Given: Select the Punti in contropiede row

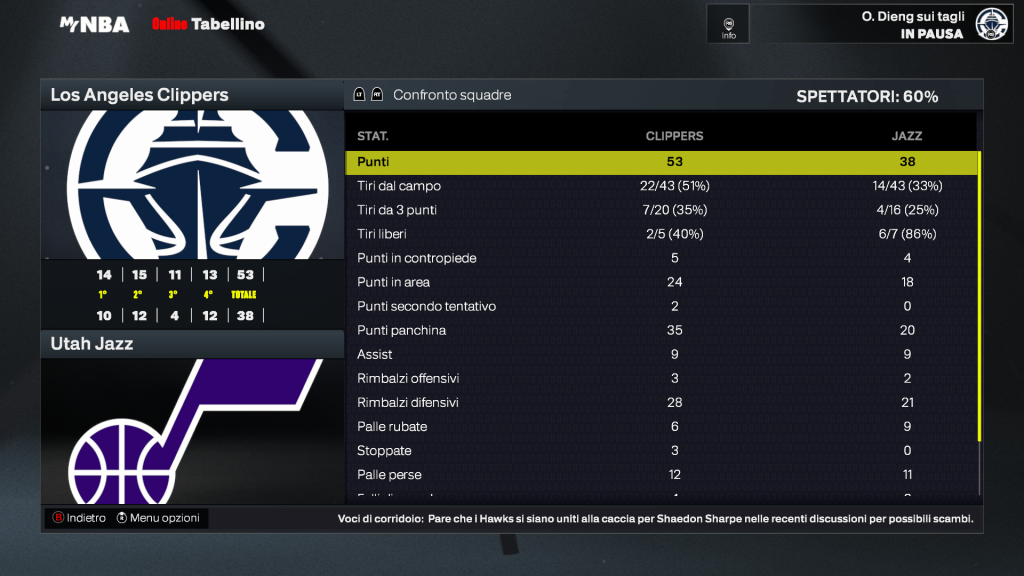Looking at the screenshot, I should pyautogui.click(x=661, y=258).
